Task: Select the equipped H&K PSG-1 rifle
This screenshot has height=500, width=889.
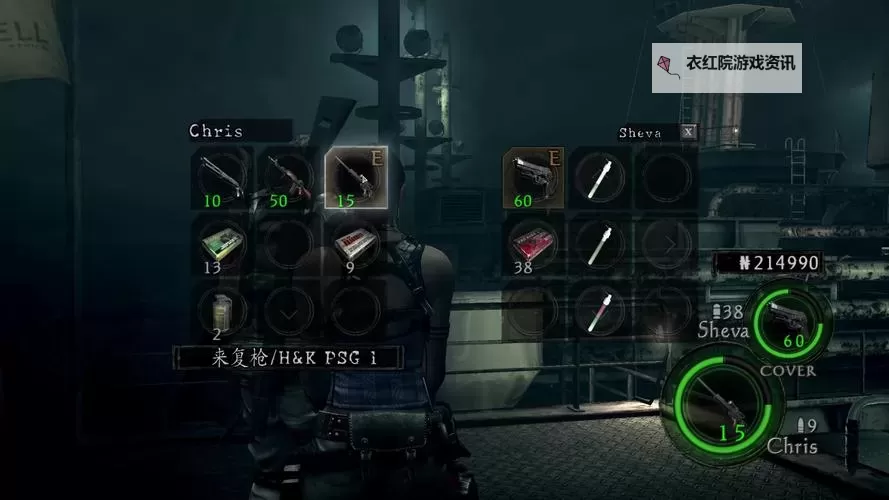Action: (x=356, y=178)
